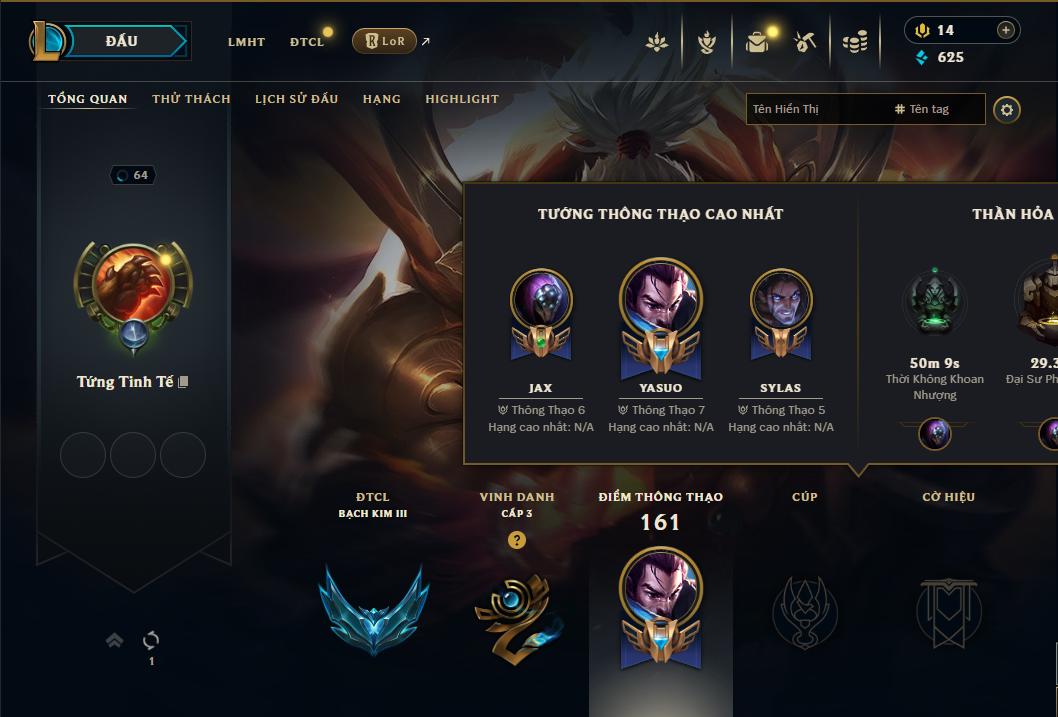The height and width of the screenshot is (717, 1058).
Task: Open the backpack collection icon
Action: pos(757,42)
